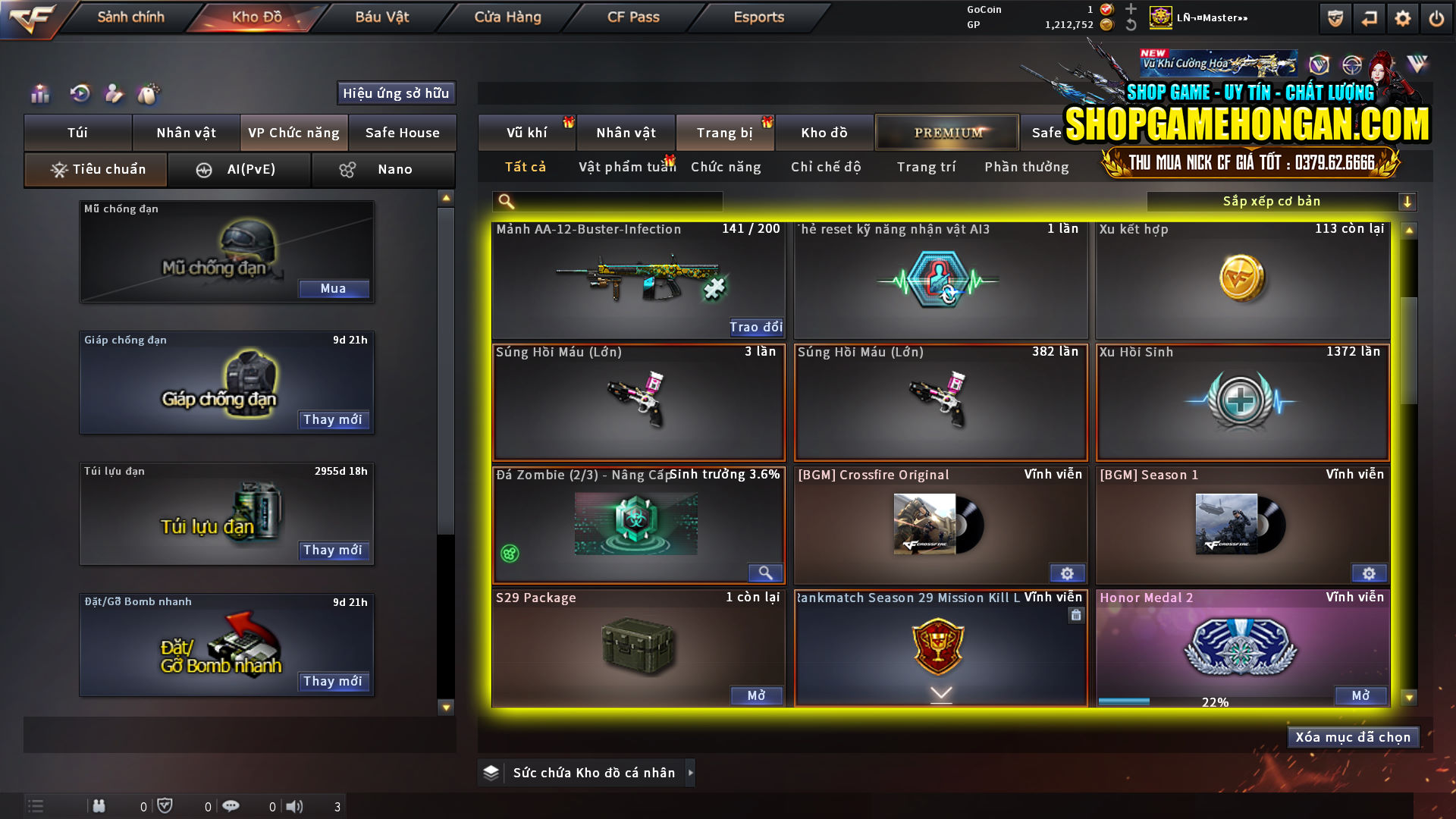Open the chat message bubble icon
Viewport: 1456px width, 819px height.
231,806
